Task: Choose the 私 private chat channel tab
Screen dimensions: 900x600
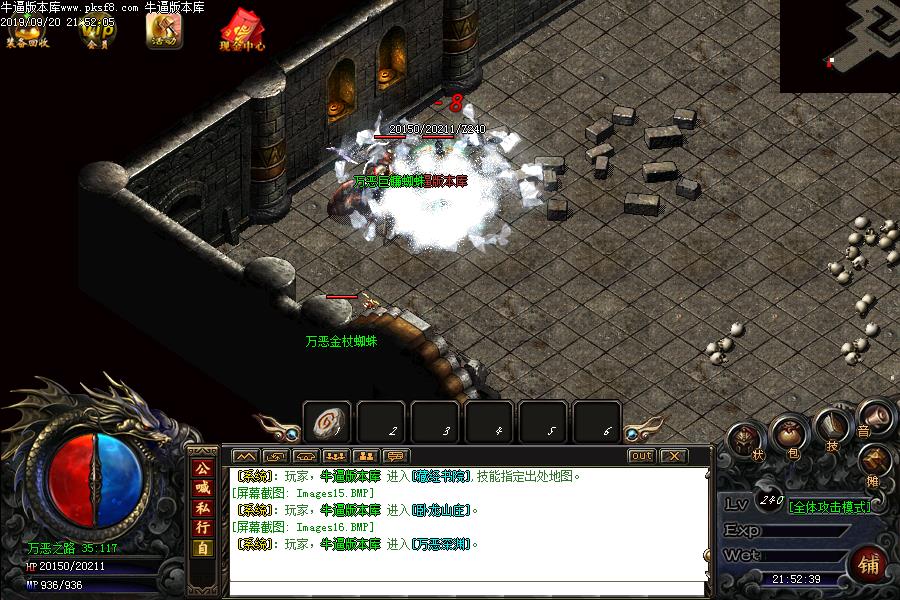Action: [203, 508]
